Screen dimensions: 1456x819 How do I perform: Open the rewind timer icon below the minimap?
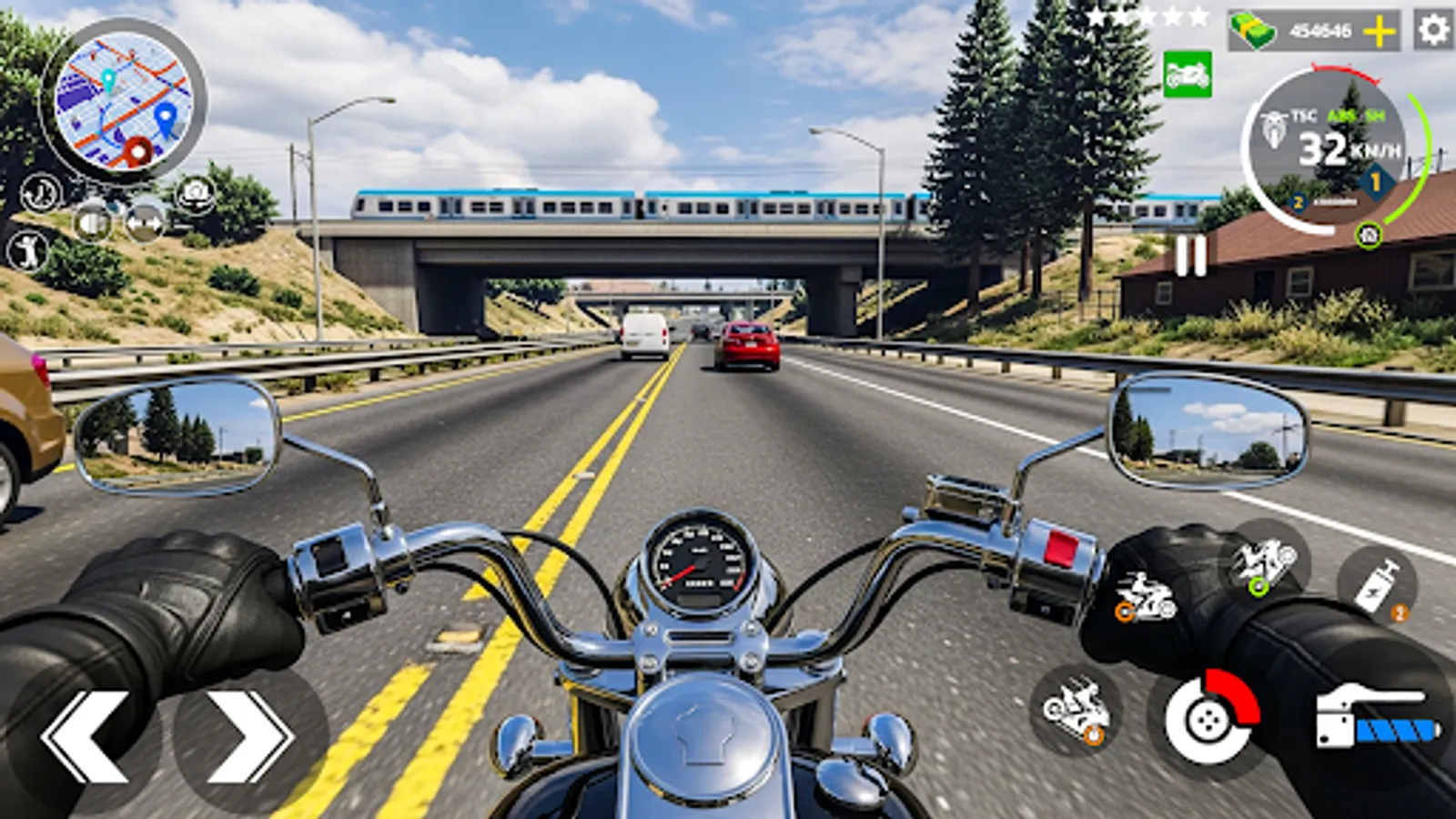(39, 191)
